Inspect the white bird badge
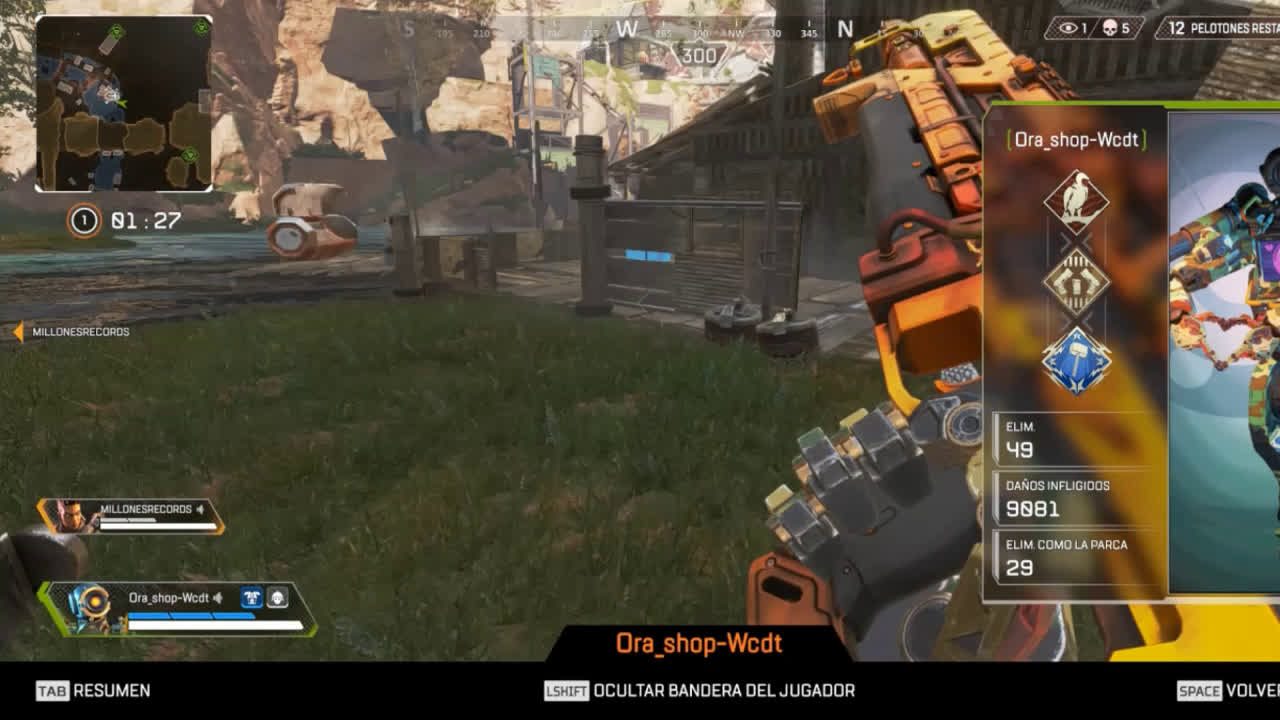Image resolution: width=1280 pixels, height=720 pixels. pyautogui.click(x=1076, y=200)
